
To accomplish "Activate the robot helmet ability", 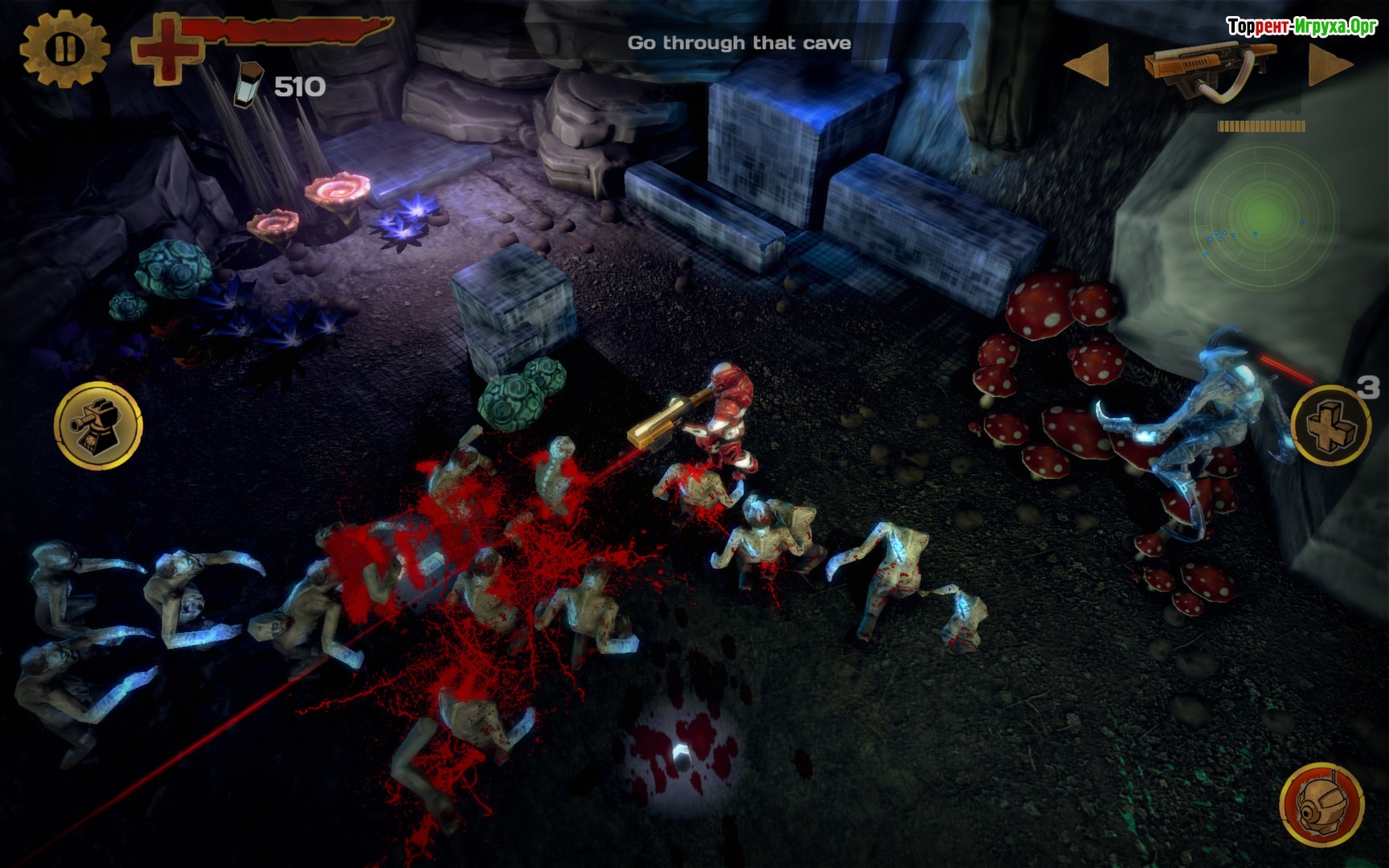I will tap(1321, 805).
